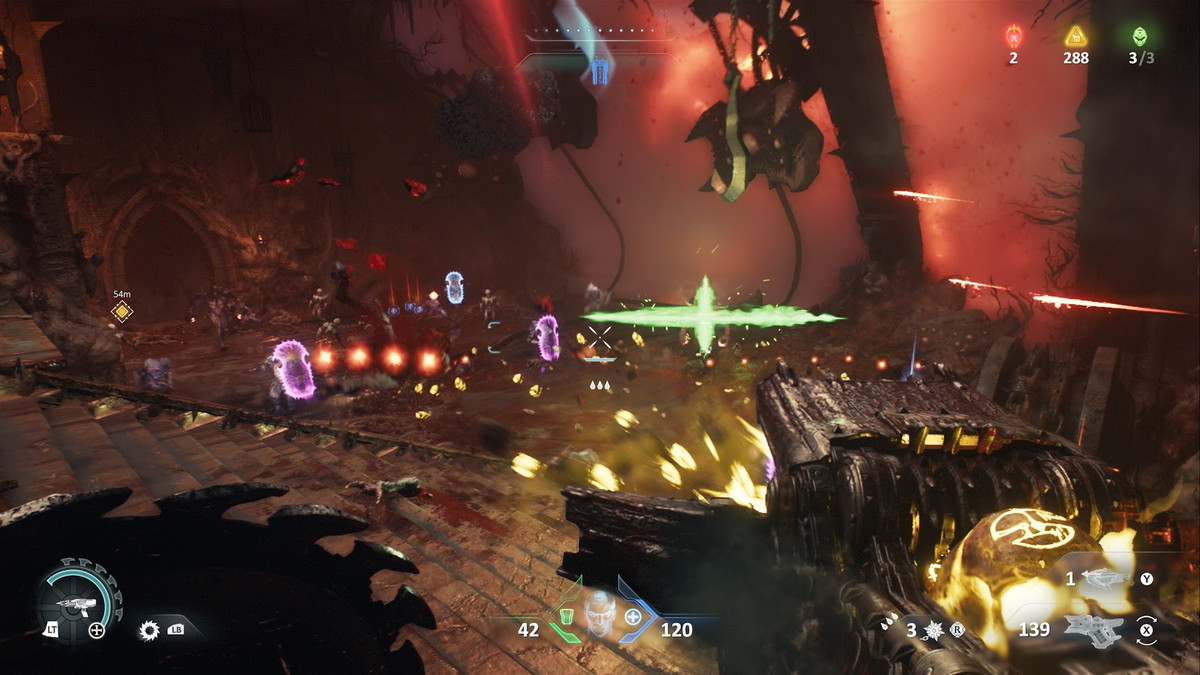Select the green armor icon
This screenshot has width=1200, height=675.
(x=566, y=615)
